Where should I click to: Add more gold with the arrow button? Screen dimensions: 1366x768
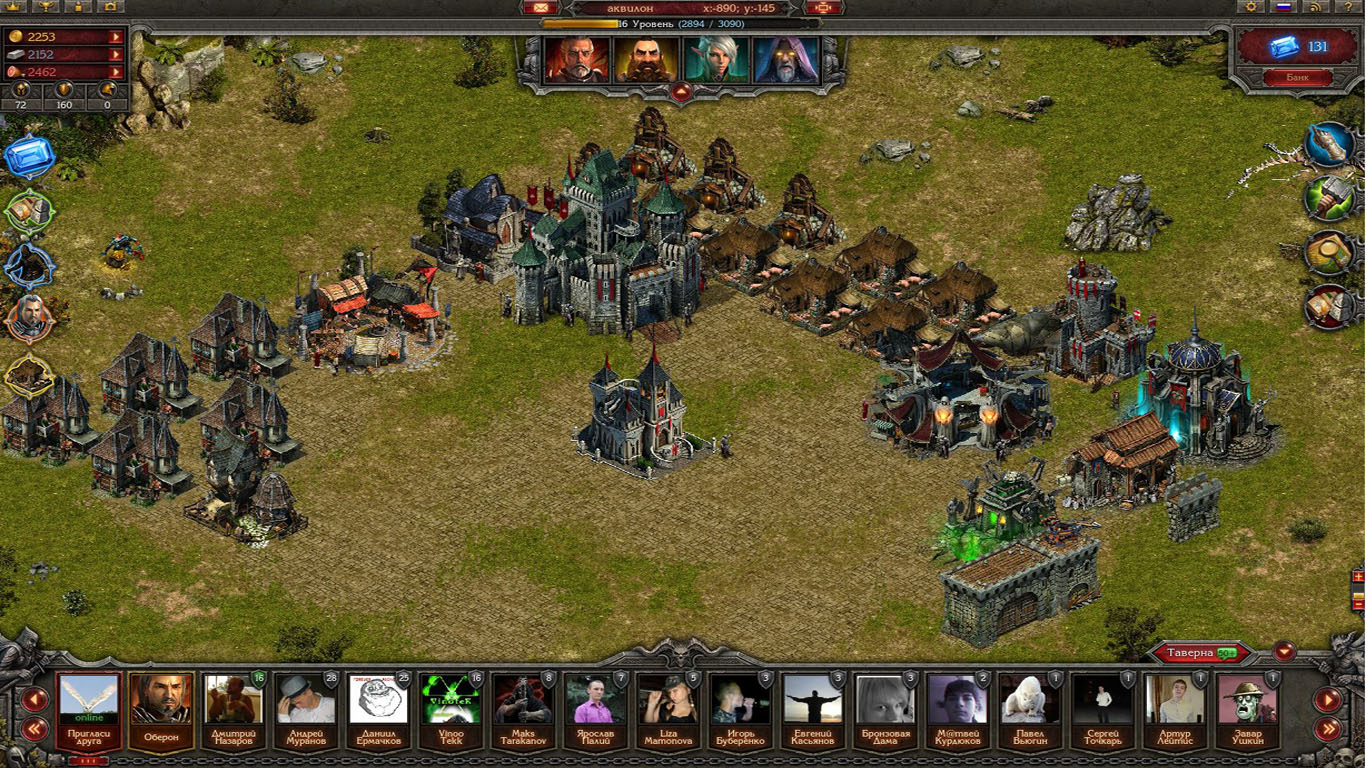tap(116, 37)
